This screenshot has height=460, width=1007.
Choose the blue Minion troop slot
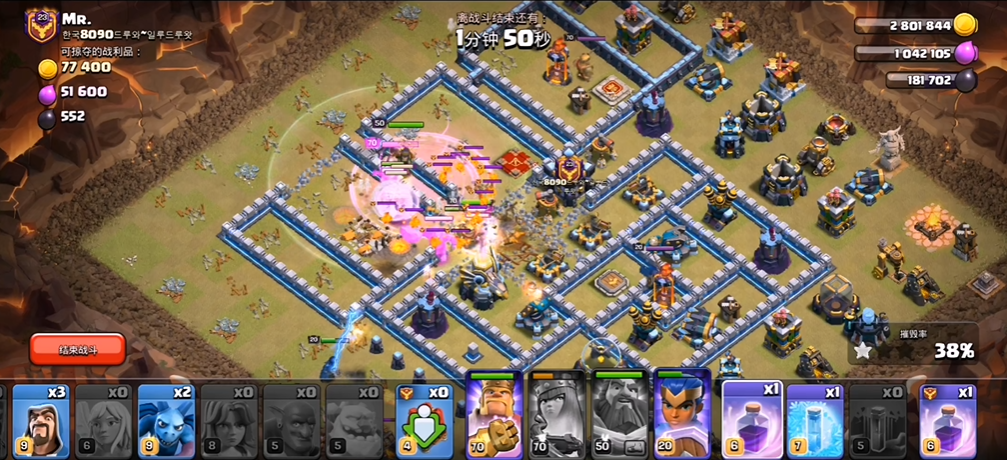tap(165, 420)
